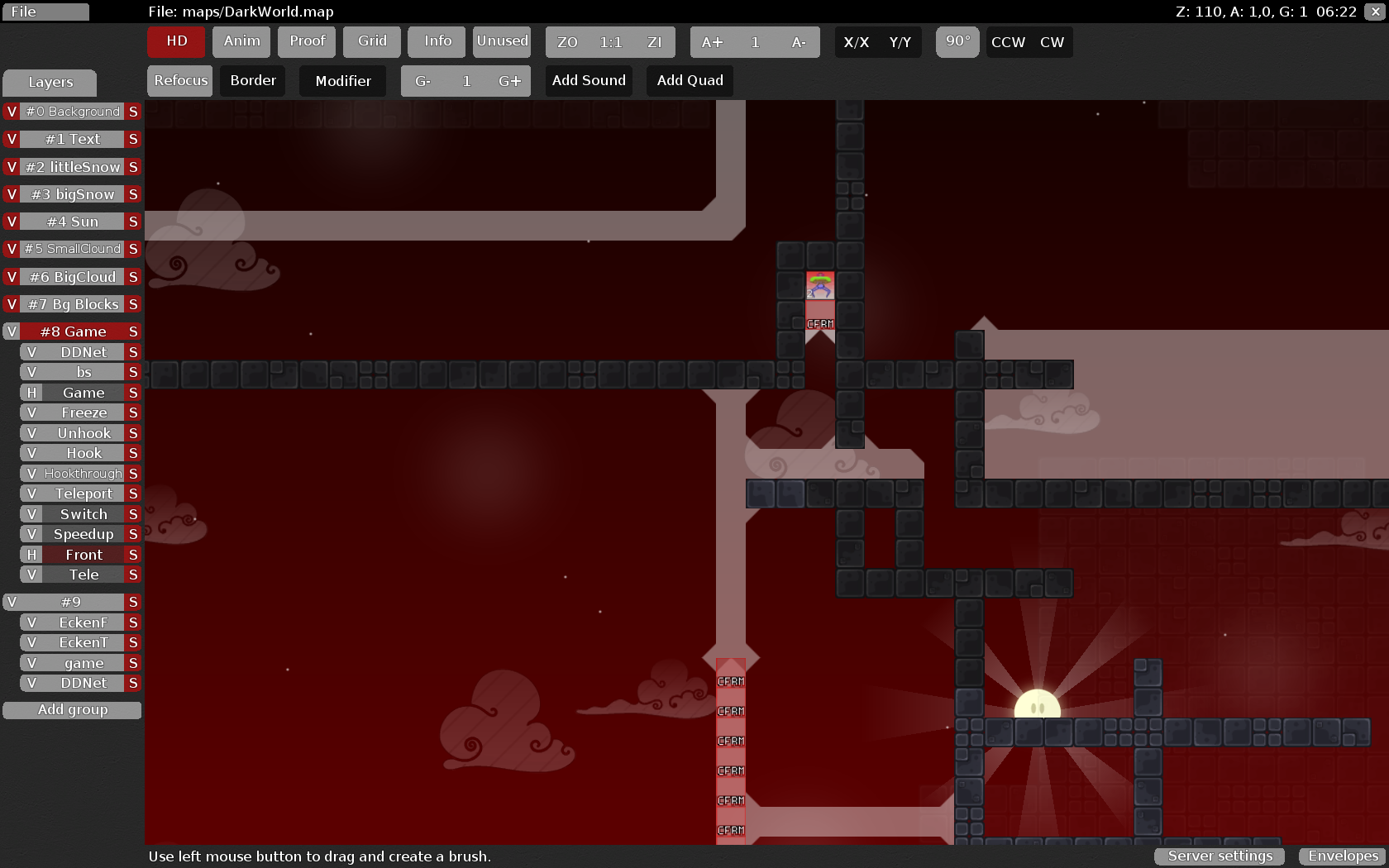
Task: Select the Teleport layer
Action: [84, 494]
